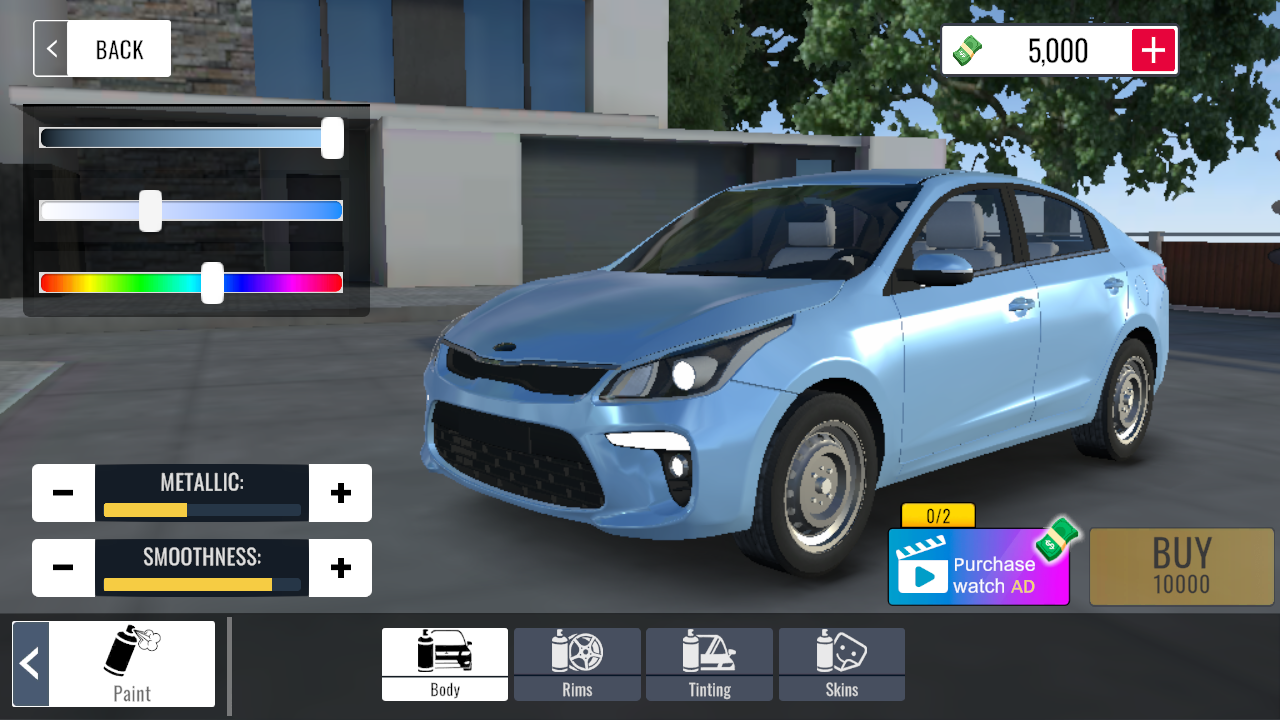Click the rainbow hue slider

pos(191,283)
